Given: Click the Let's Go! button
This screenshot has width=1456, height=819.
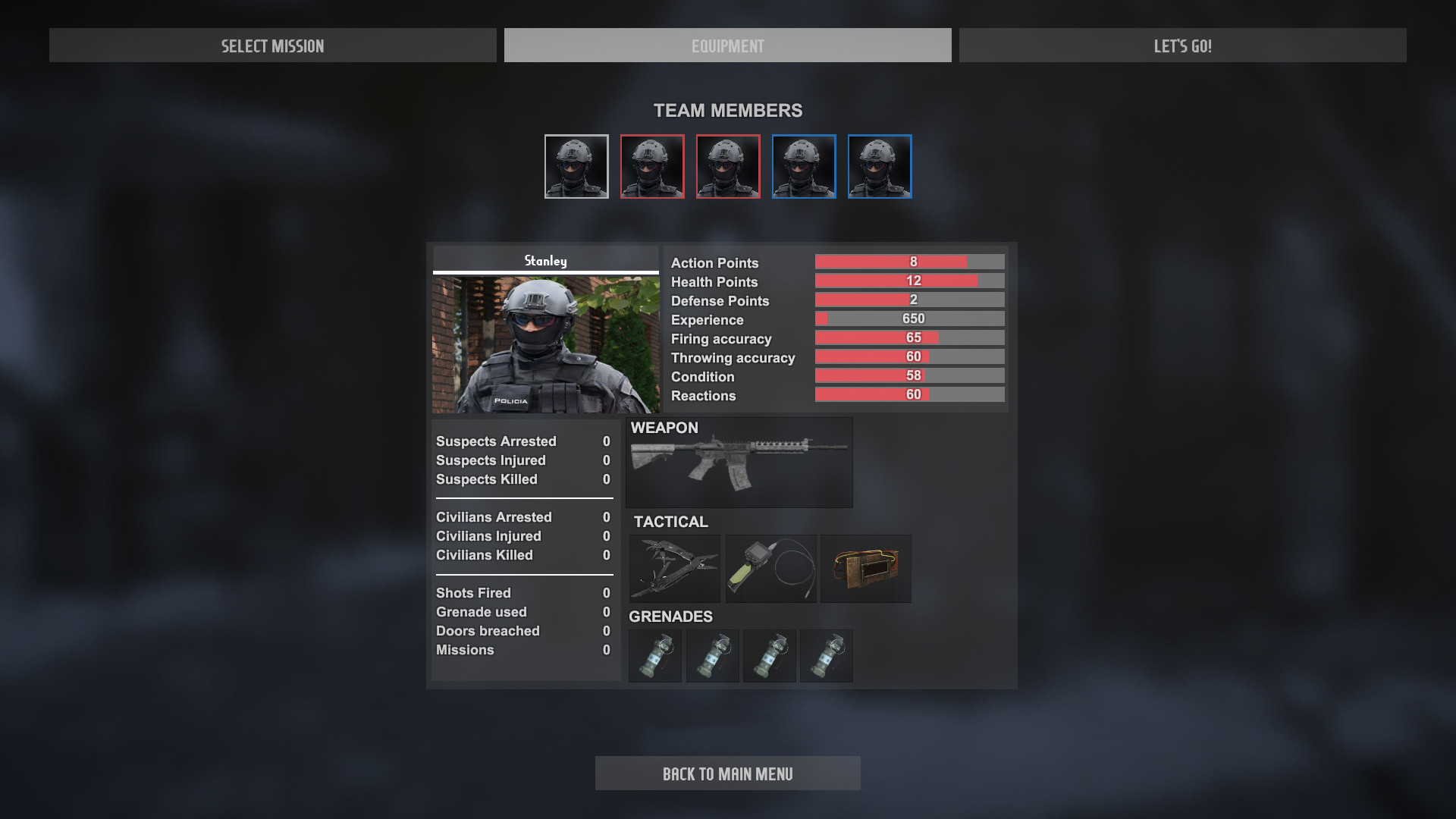Looking at the screenshot, I should tap(1182, 45).
